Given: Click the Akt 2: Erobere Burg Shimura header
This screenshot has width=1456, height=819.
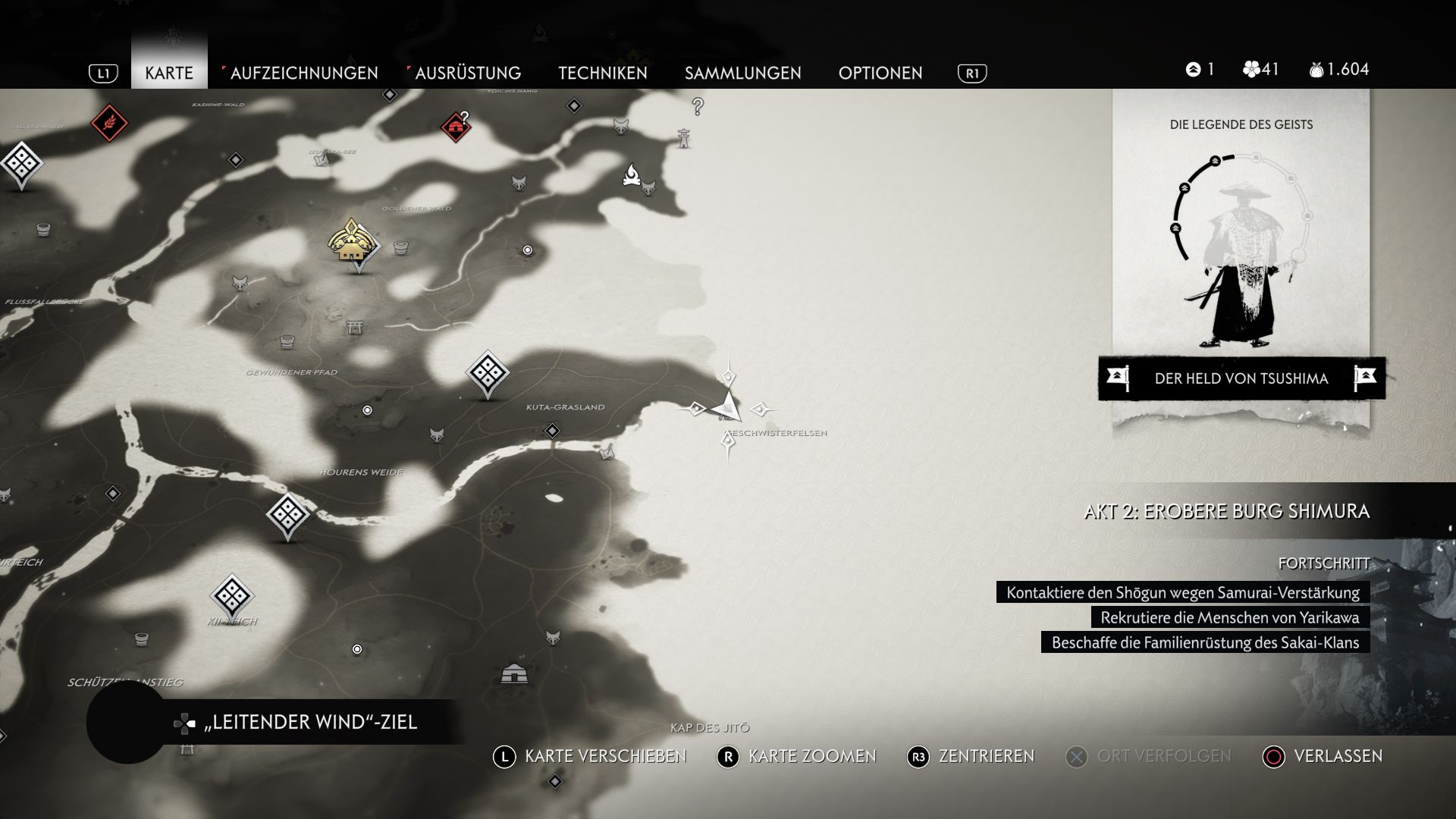Looking at the screenshot, I should coord(1226,511).
